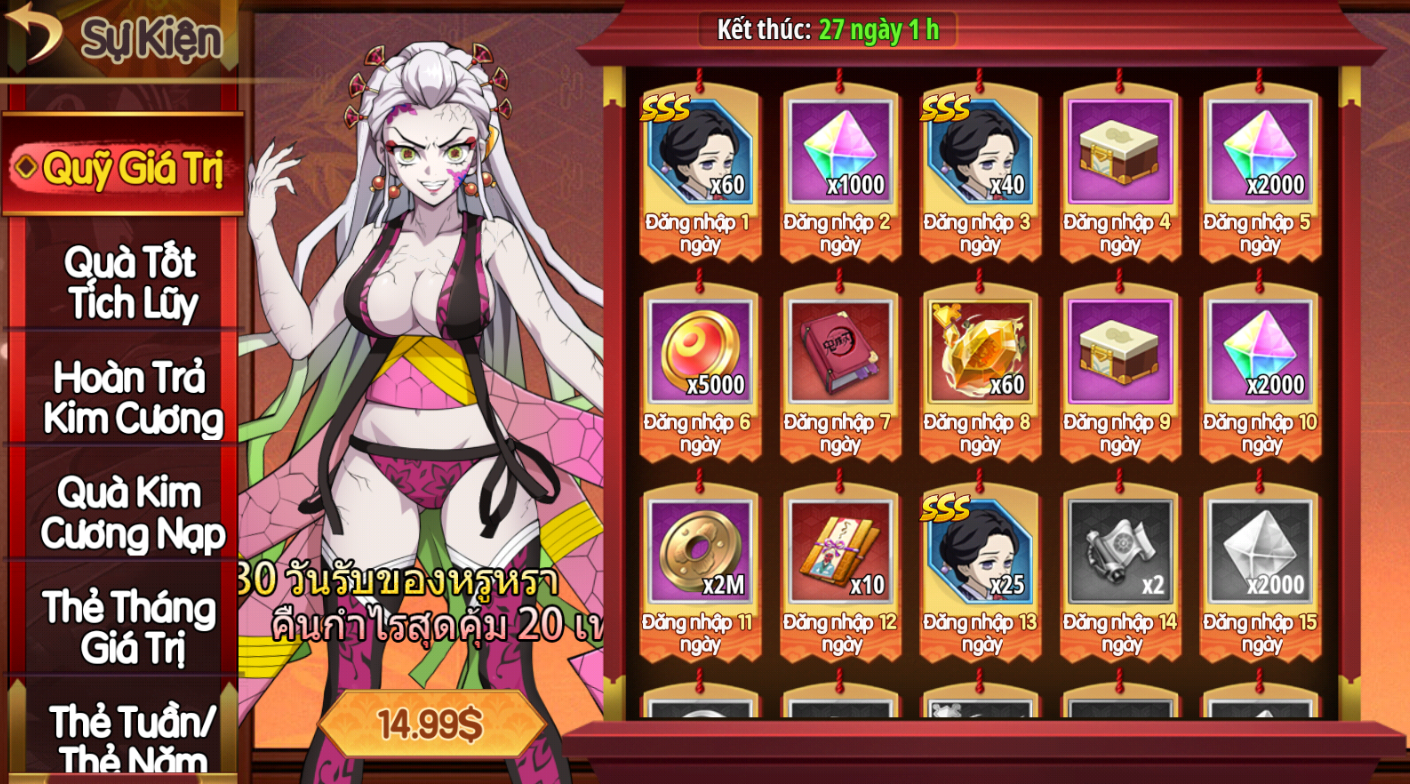This screenshot has height=784, width=1410.
Task: Choose the Đăng nhập 3 ngày hero shard
Action: click(x=980, y=152)
